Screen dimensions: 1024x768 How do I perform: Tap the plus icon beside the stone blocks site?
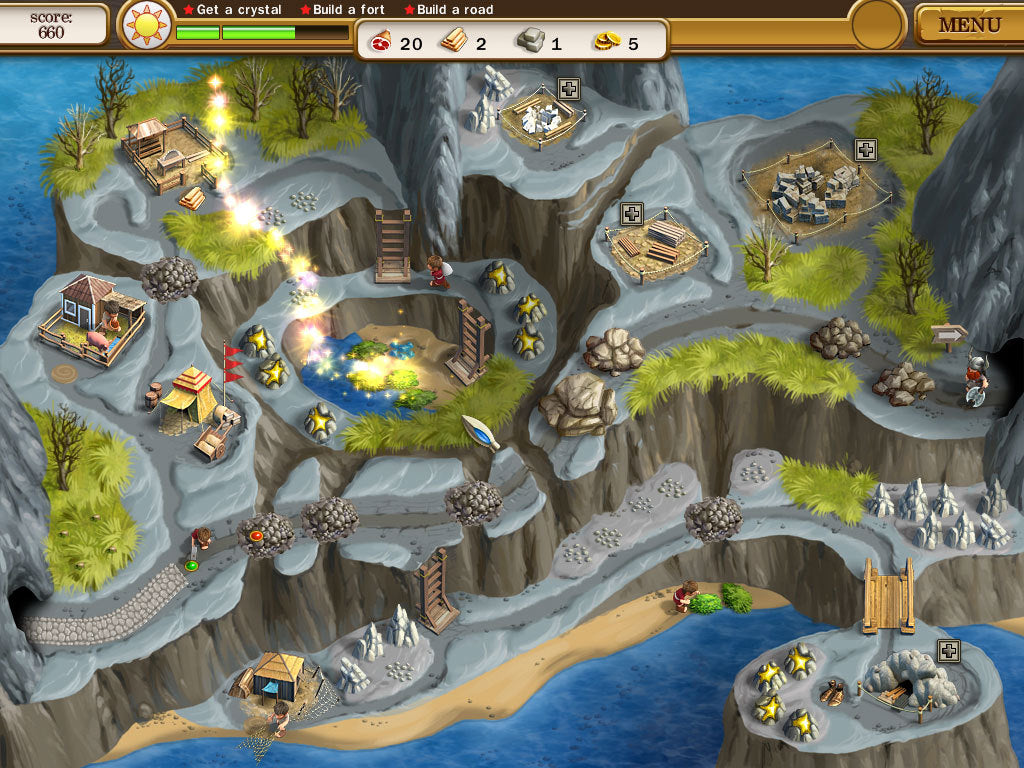866,149
